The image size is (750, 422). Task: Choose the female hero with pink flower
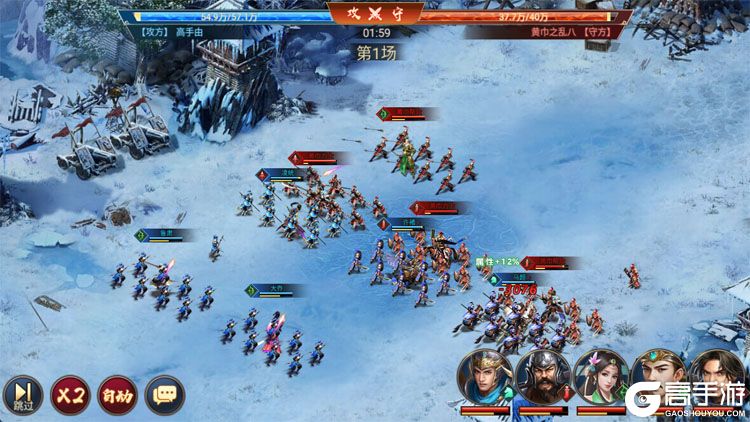point(601,377)
